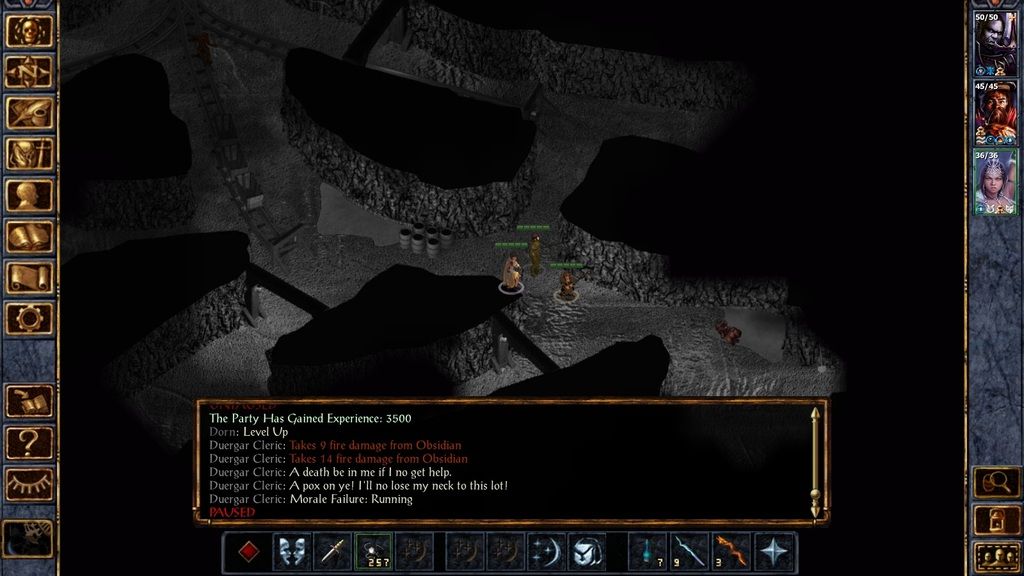
Task: Open the character record bust icon
Action: [x=29, y=195]
